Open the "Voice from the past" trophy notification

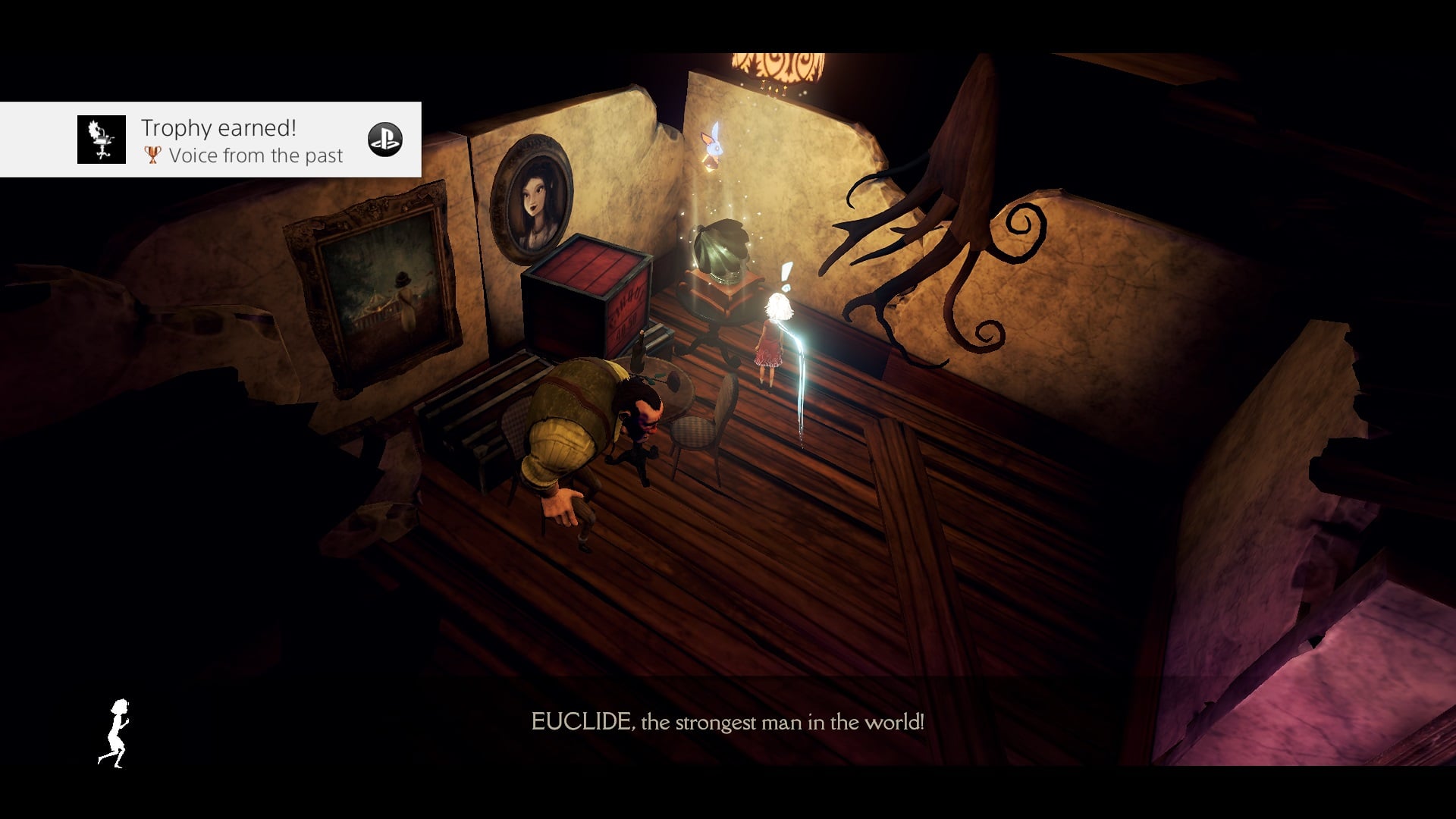click(243, 141)
